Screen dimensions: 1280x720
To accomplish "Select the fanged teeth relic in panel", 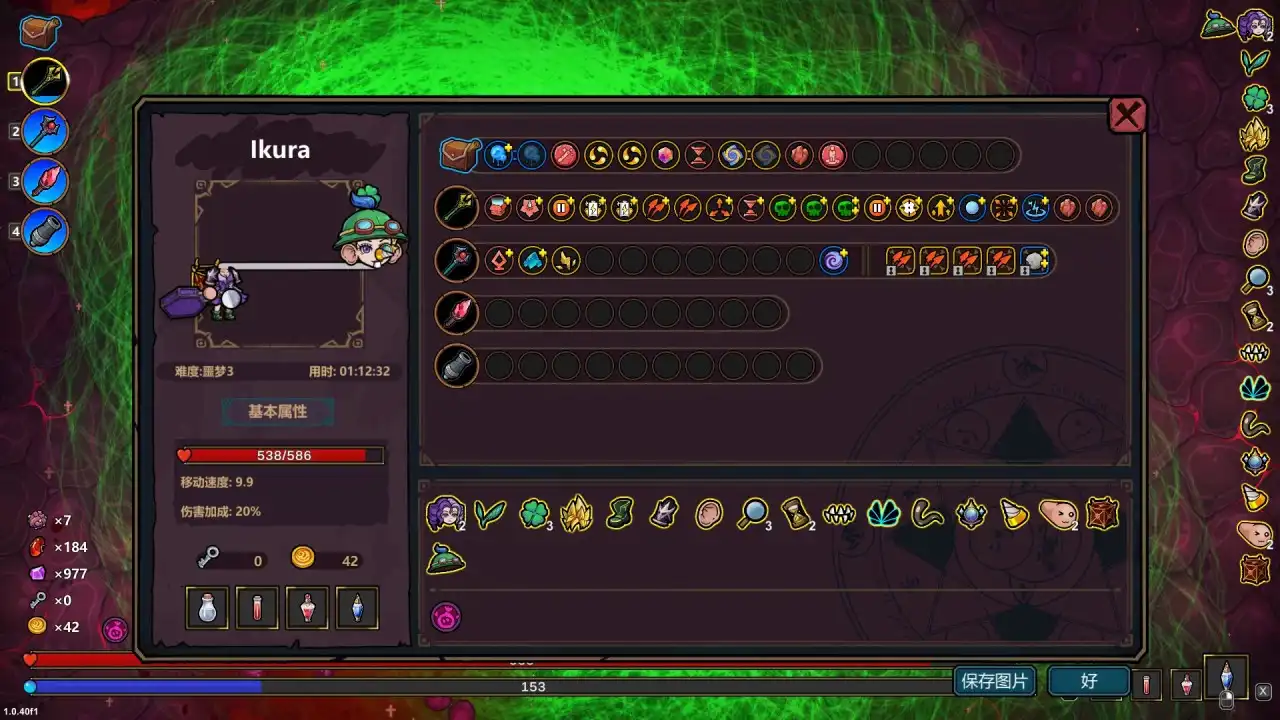I will [837, 514].
